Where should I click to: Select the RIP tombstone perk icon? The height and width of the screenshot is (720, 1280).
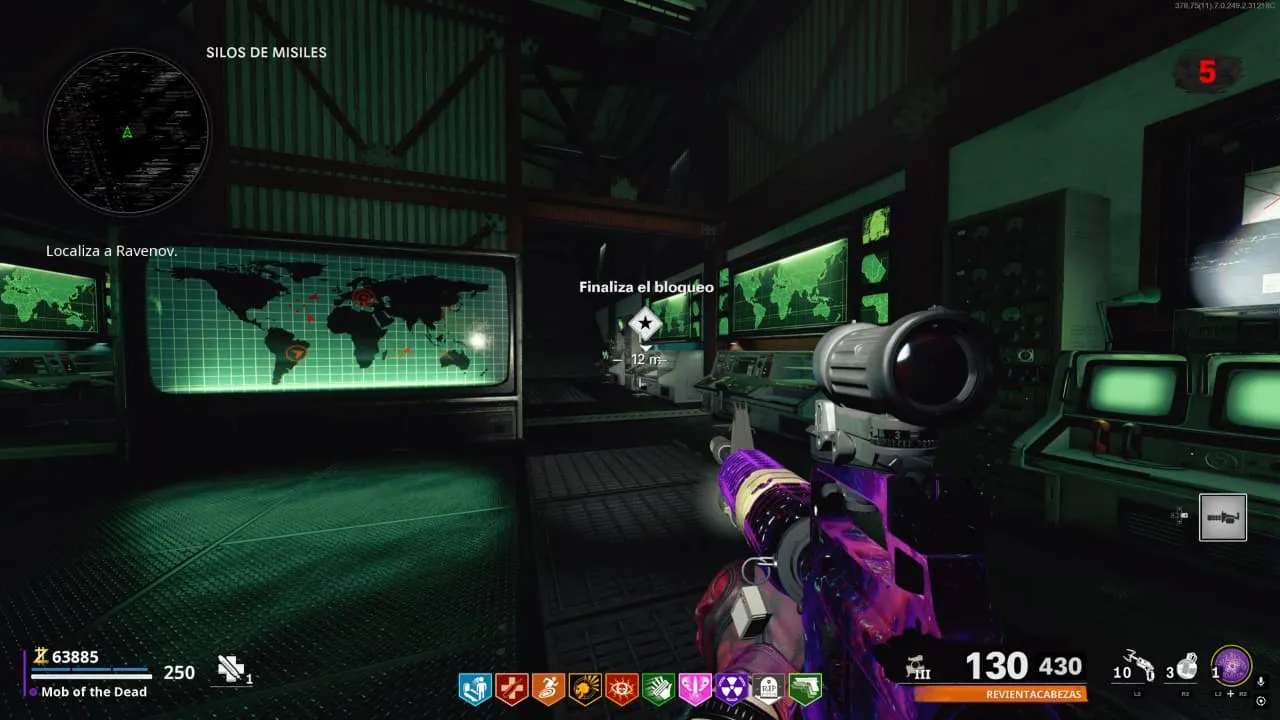(x=768, y=688)
